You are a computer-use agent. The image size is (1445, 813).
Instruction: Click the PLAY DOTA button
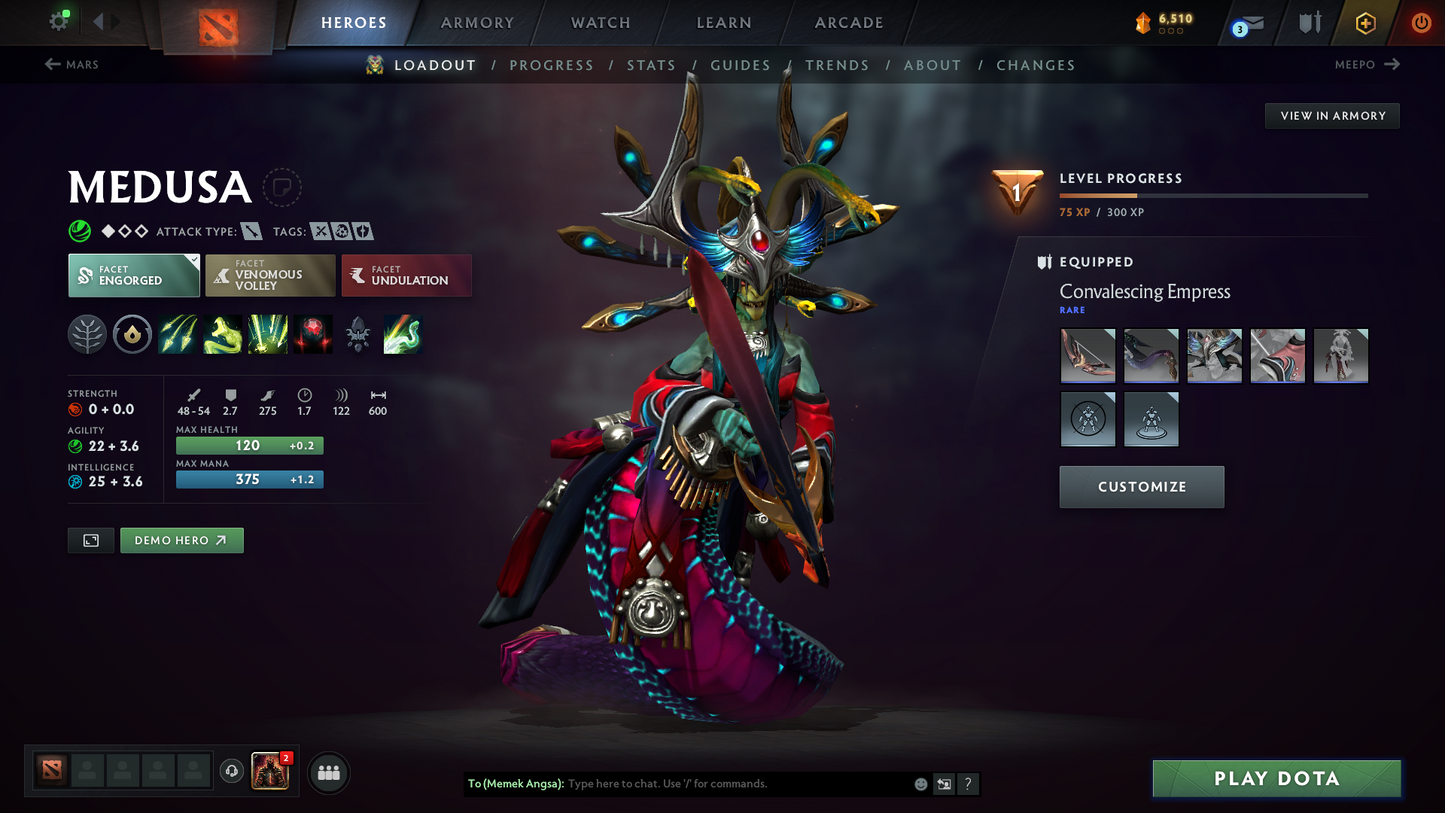click(x=1276, y=778)
